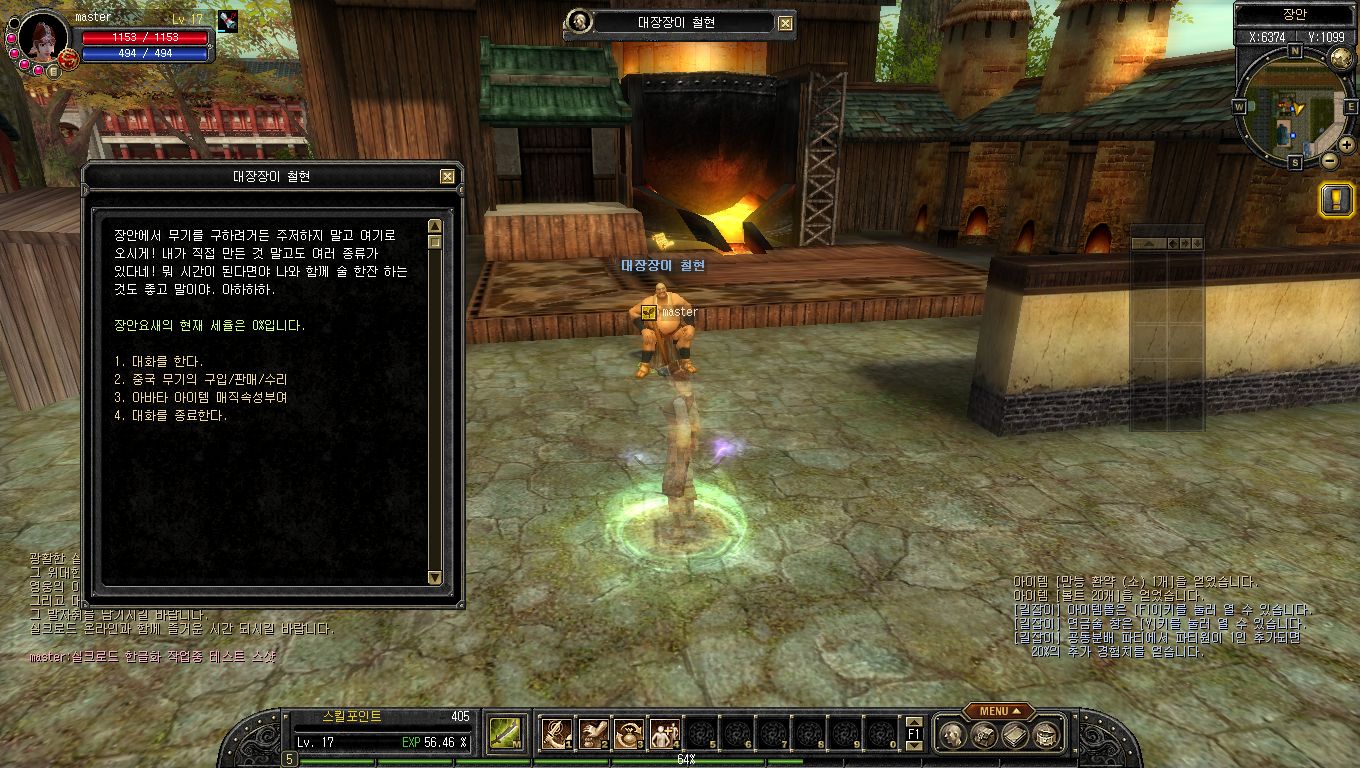The height and width of the screenshot is (768, 1360).
Task: Select option 2: buy, sell or repair weapons
Action: point(201,379)
